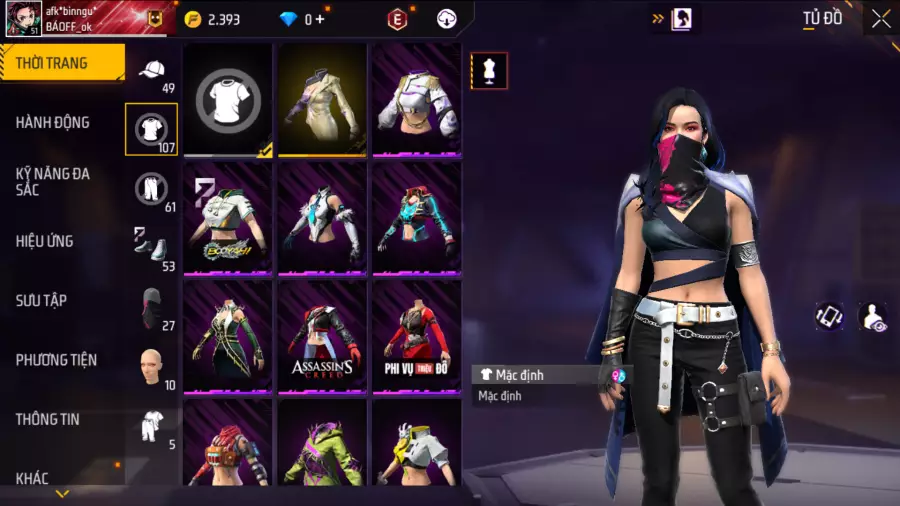Select the head face subcategory
The width and height of the screenshot is (900, 506).
coord(152,366)
